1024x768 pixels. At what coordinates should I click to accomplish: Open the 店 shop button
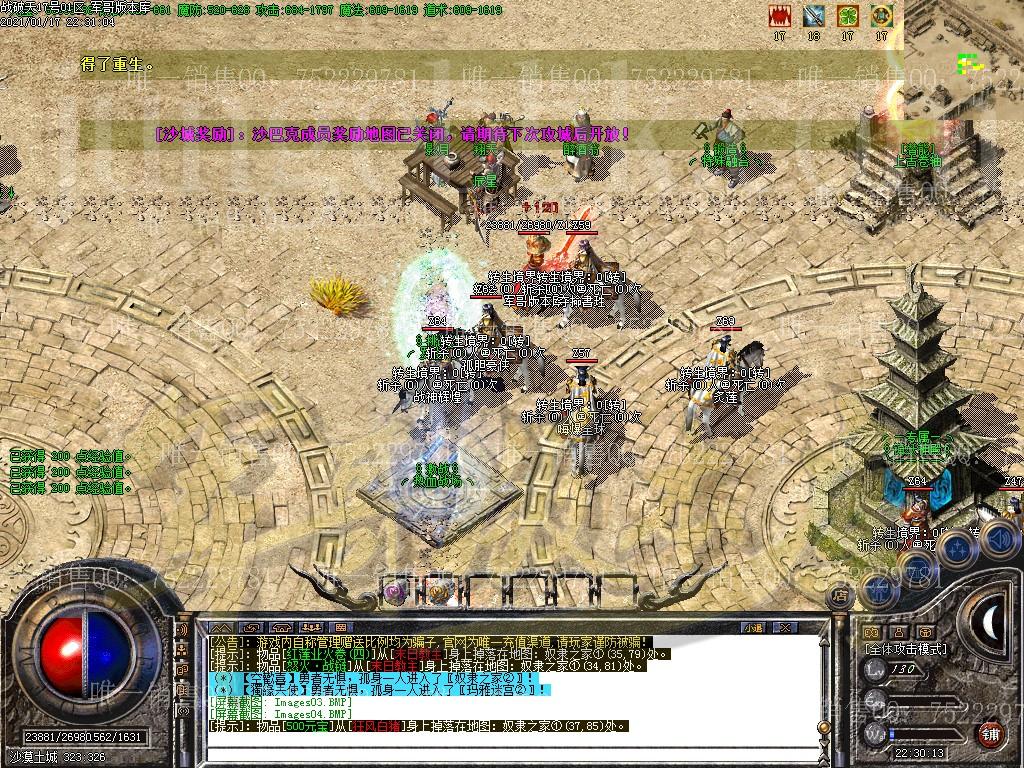click(x=840, y=596)
